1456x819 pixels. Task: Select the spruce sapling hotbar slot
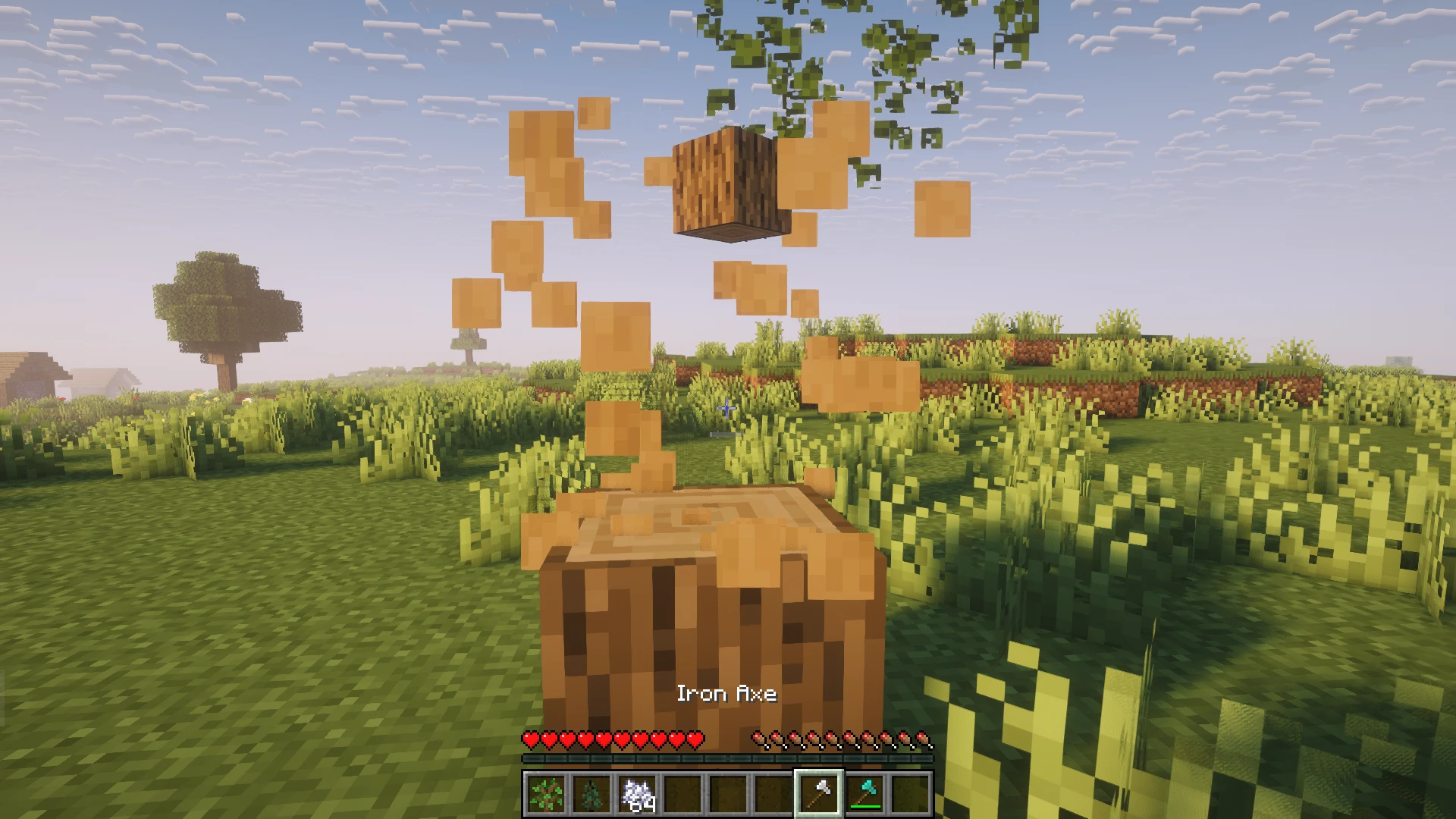coord(591,794)
